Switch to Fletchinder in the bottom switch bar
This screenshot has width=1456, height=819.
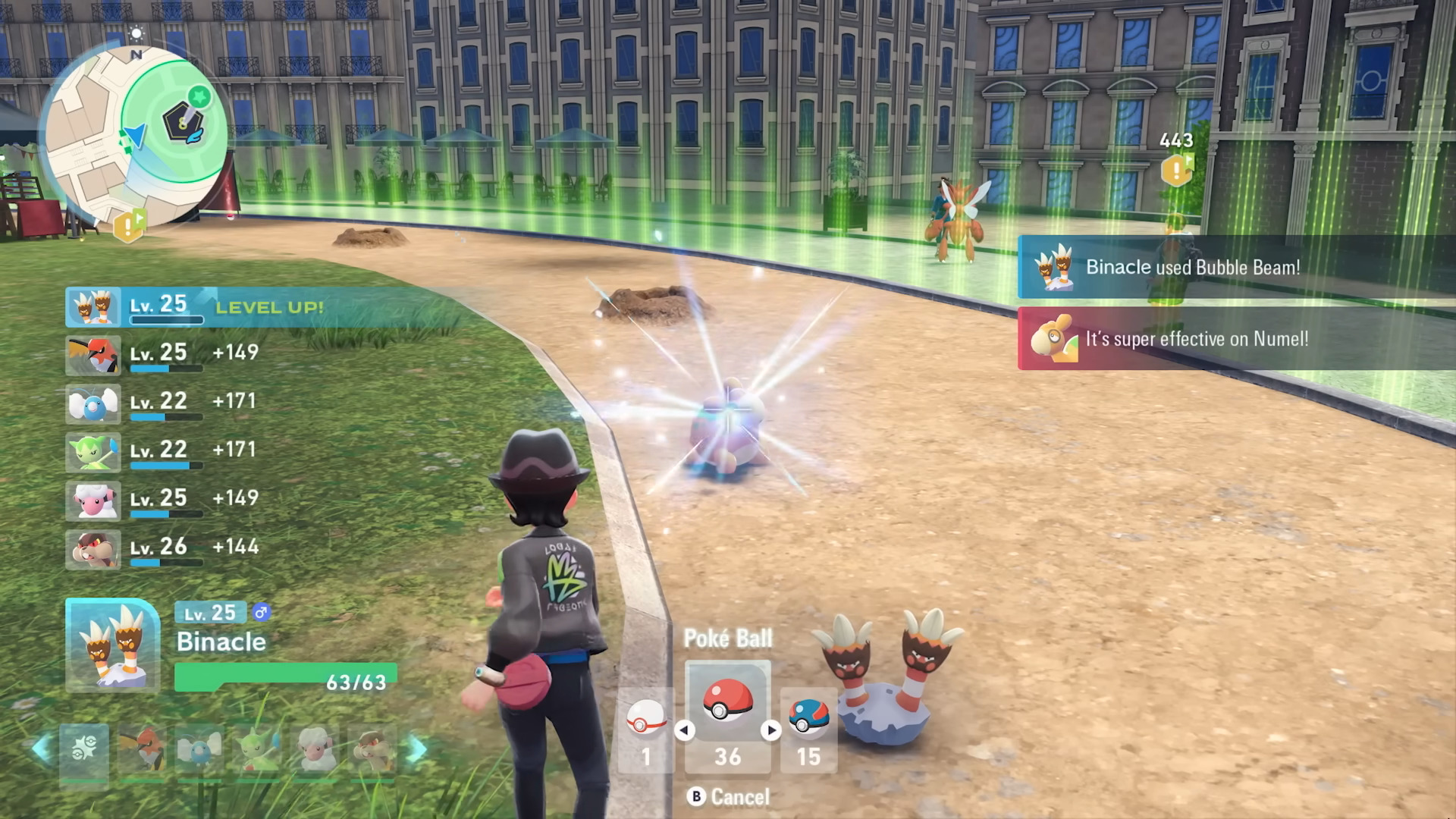[x=142, y=751]
